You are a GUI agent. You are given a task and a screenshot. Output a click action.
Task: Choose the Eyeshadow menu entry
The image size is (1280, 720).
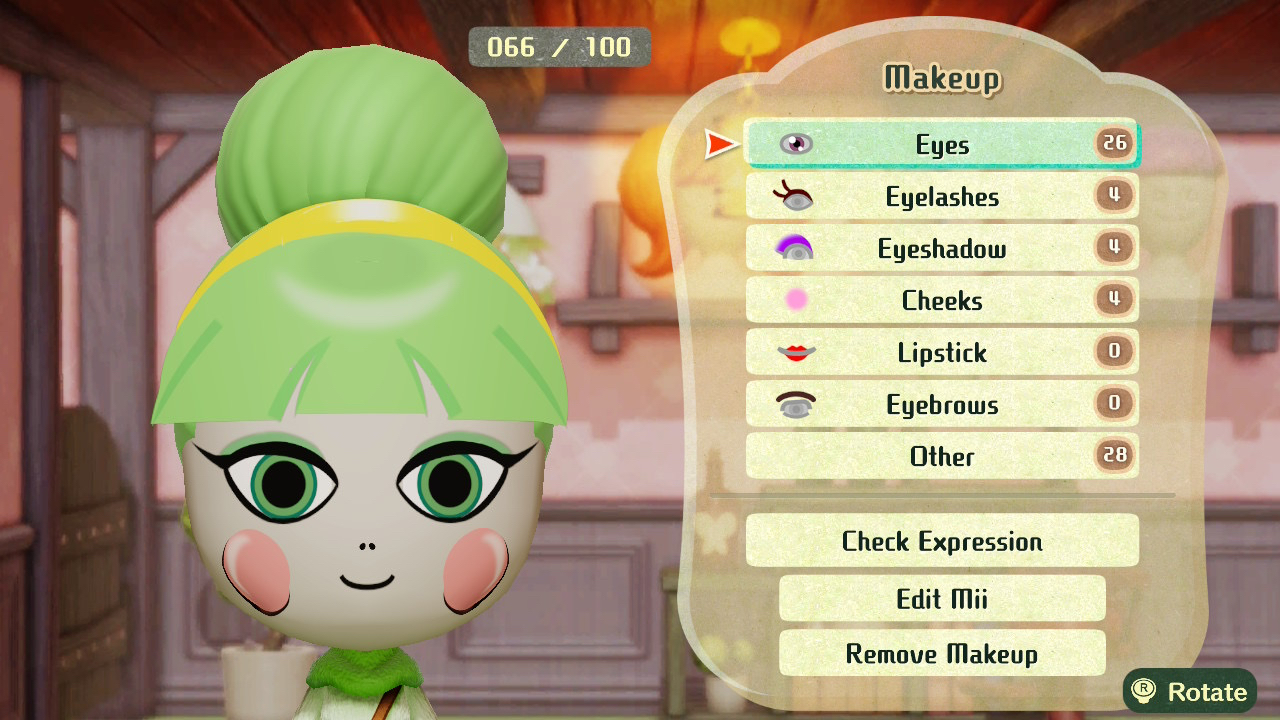[x=941, y=249]
